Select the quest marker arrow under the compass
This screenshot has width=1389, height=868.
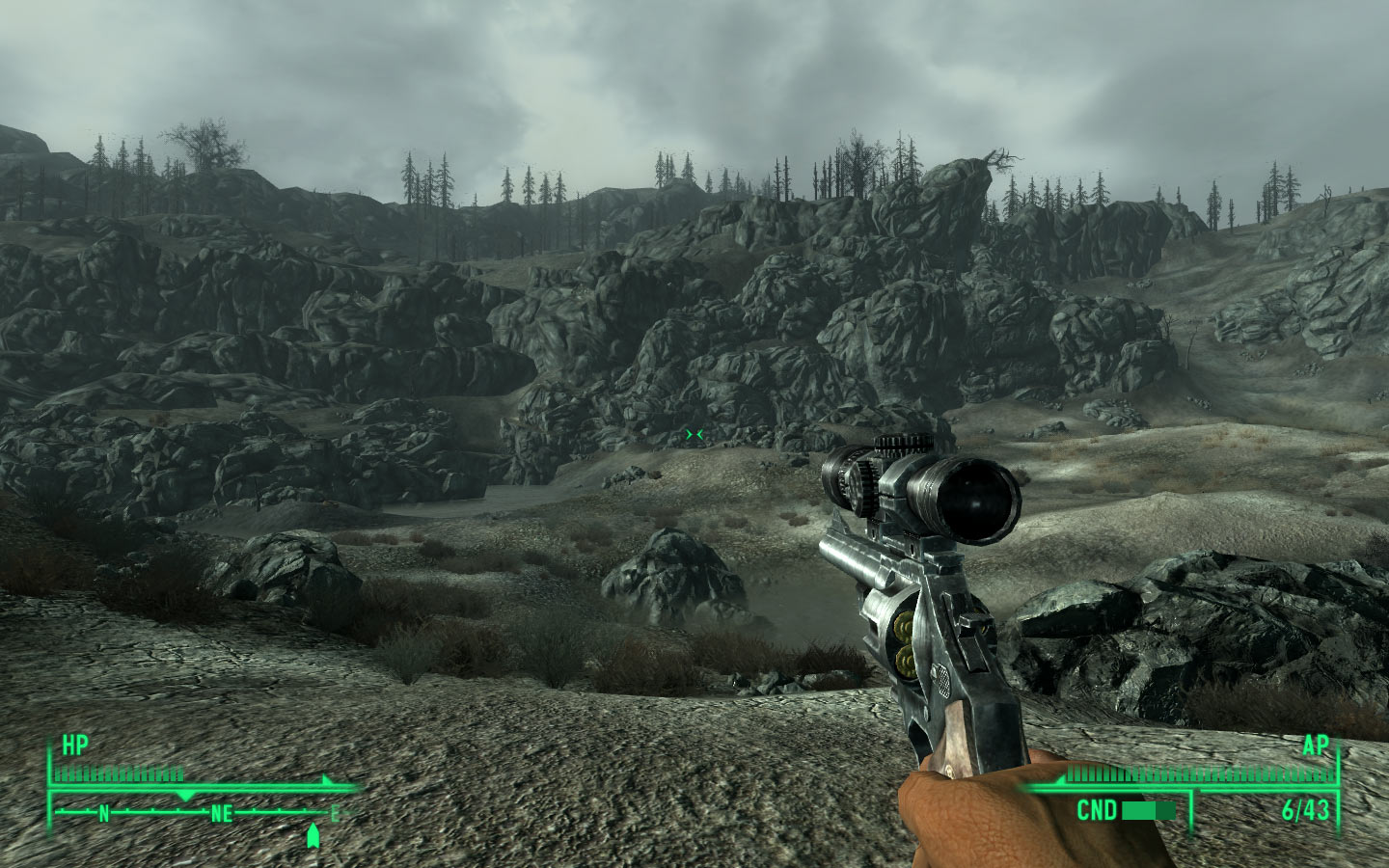313,835
